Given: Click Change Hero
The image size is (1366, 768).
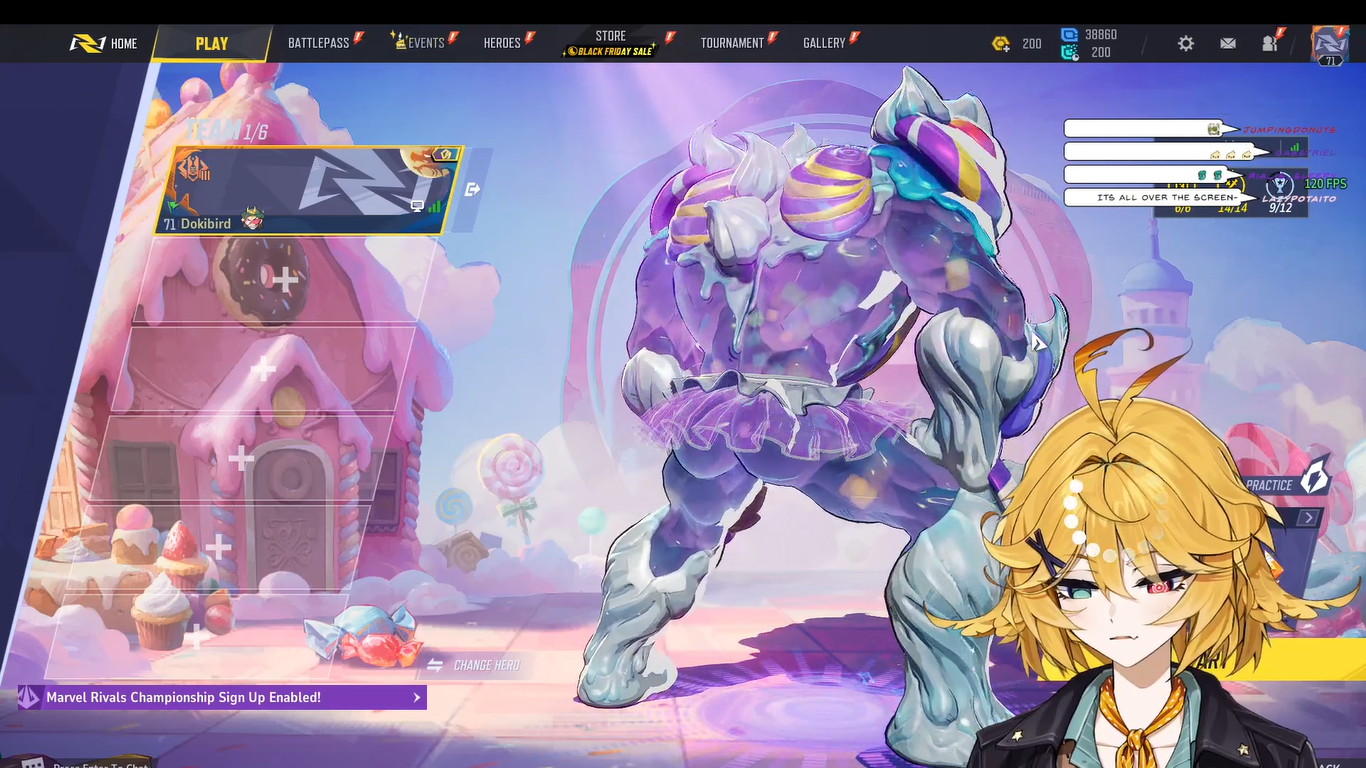Looking at the screenshot, I should pos(475,665).
